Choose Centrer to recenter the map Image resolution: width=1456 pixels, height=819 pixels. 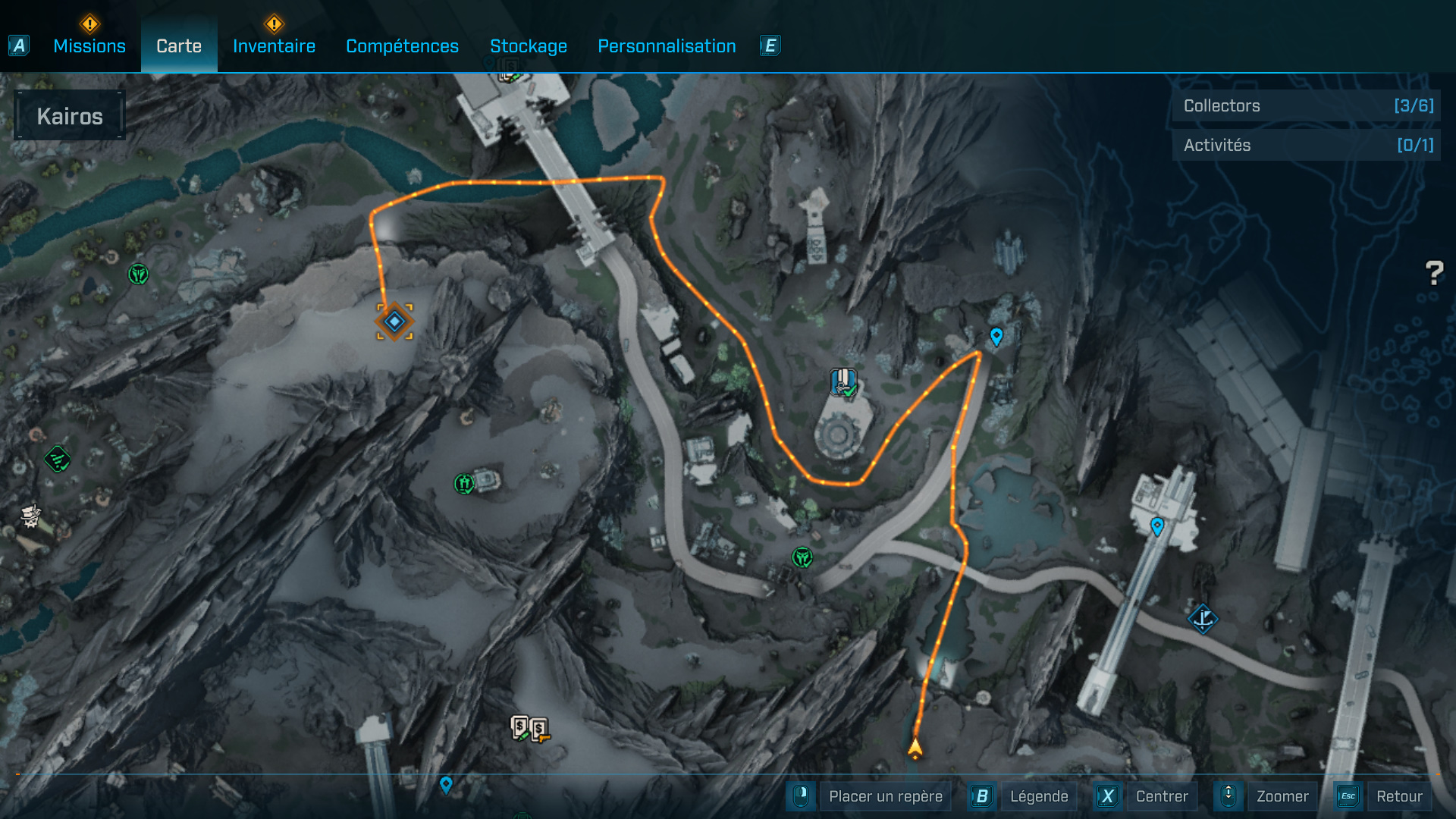pyautogui.click(x=1161, y=796)
